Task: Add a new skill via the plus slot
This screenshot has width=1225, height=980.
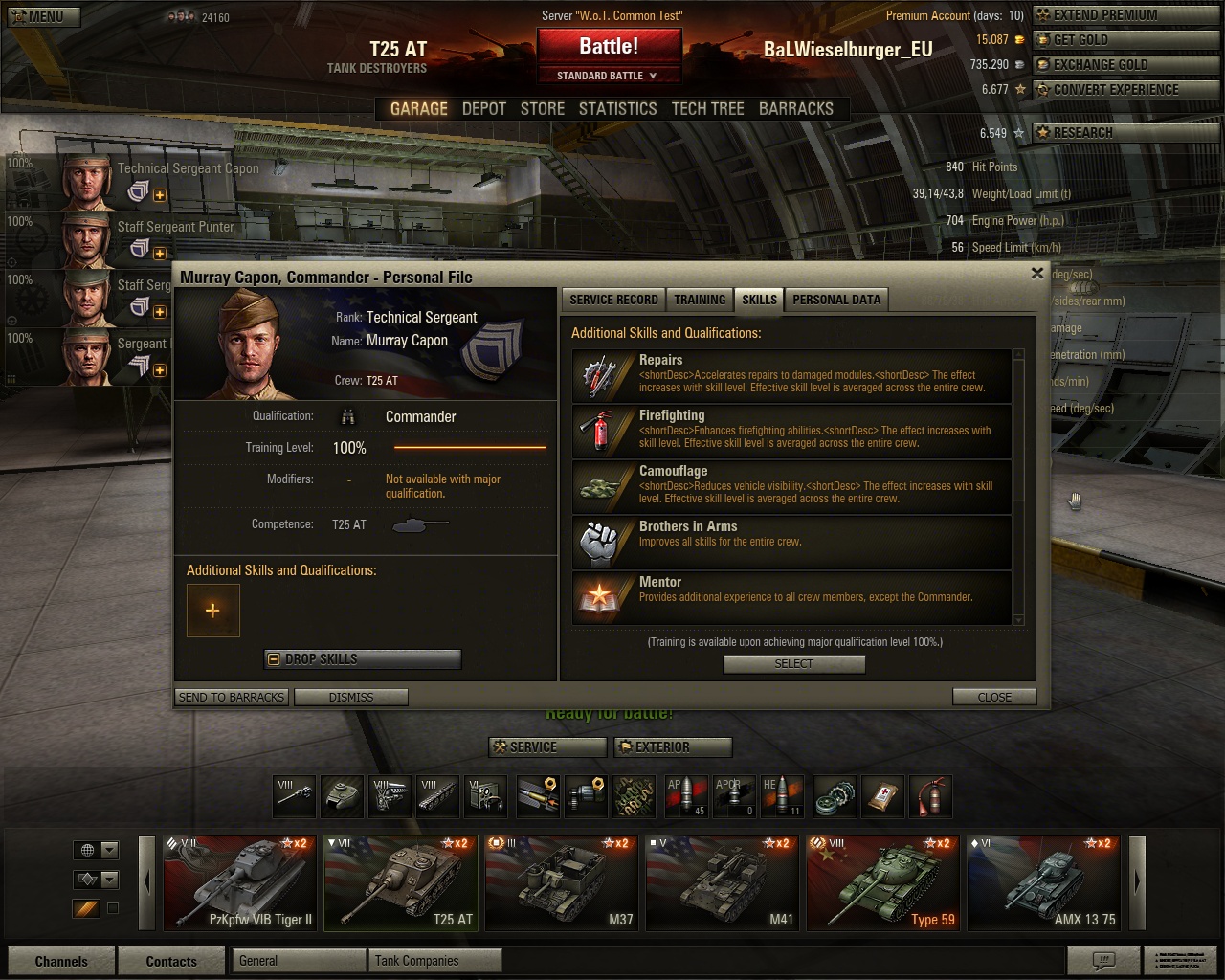Action: (212, 611)
